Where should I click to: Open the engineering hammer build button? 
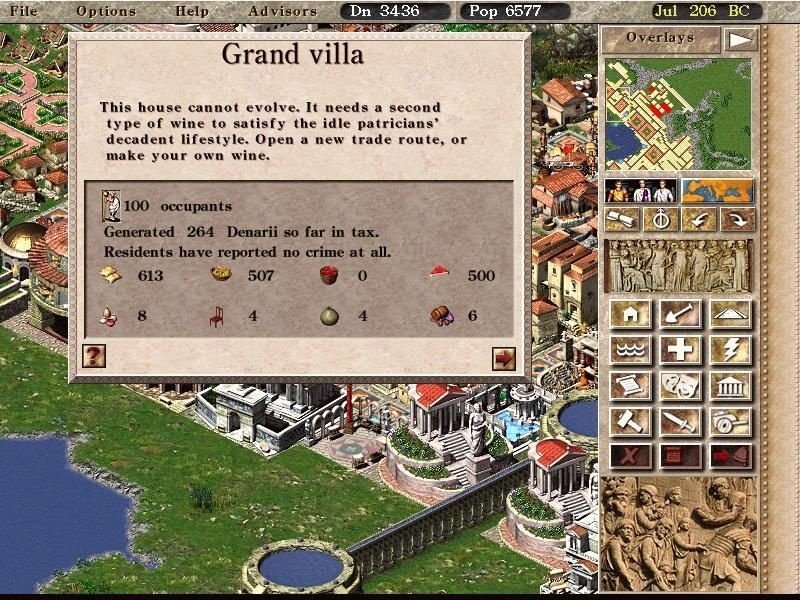630,421
